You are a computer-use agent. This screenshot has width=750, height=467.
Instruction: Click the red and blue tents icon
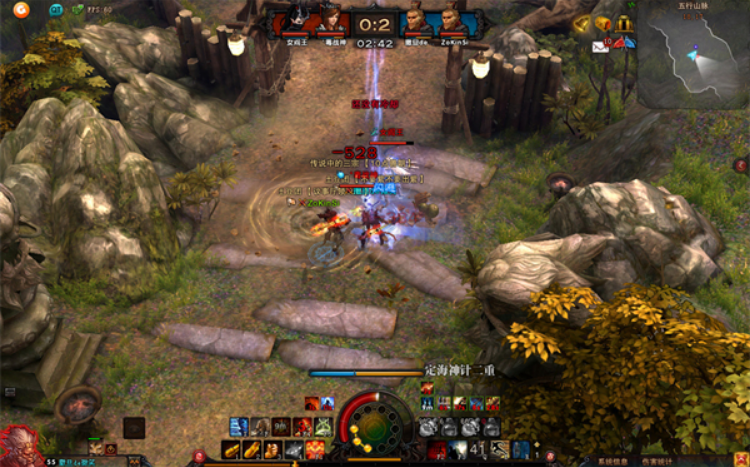click(621, 42)
